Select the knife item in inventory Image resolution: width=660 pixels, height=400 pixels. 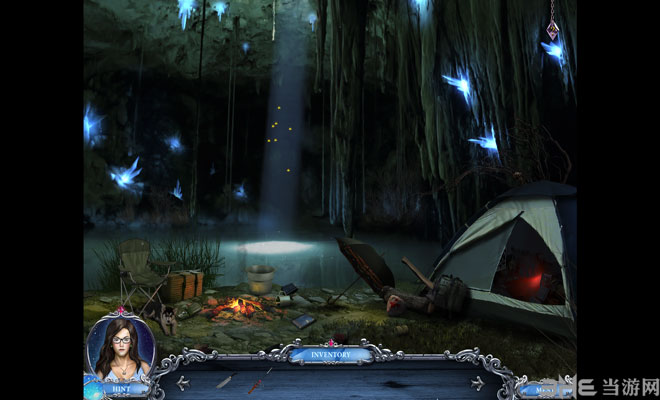(225, 382)
